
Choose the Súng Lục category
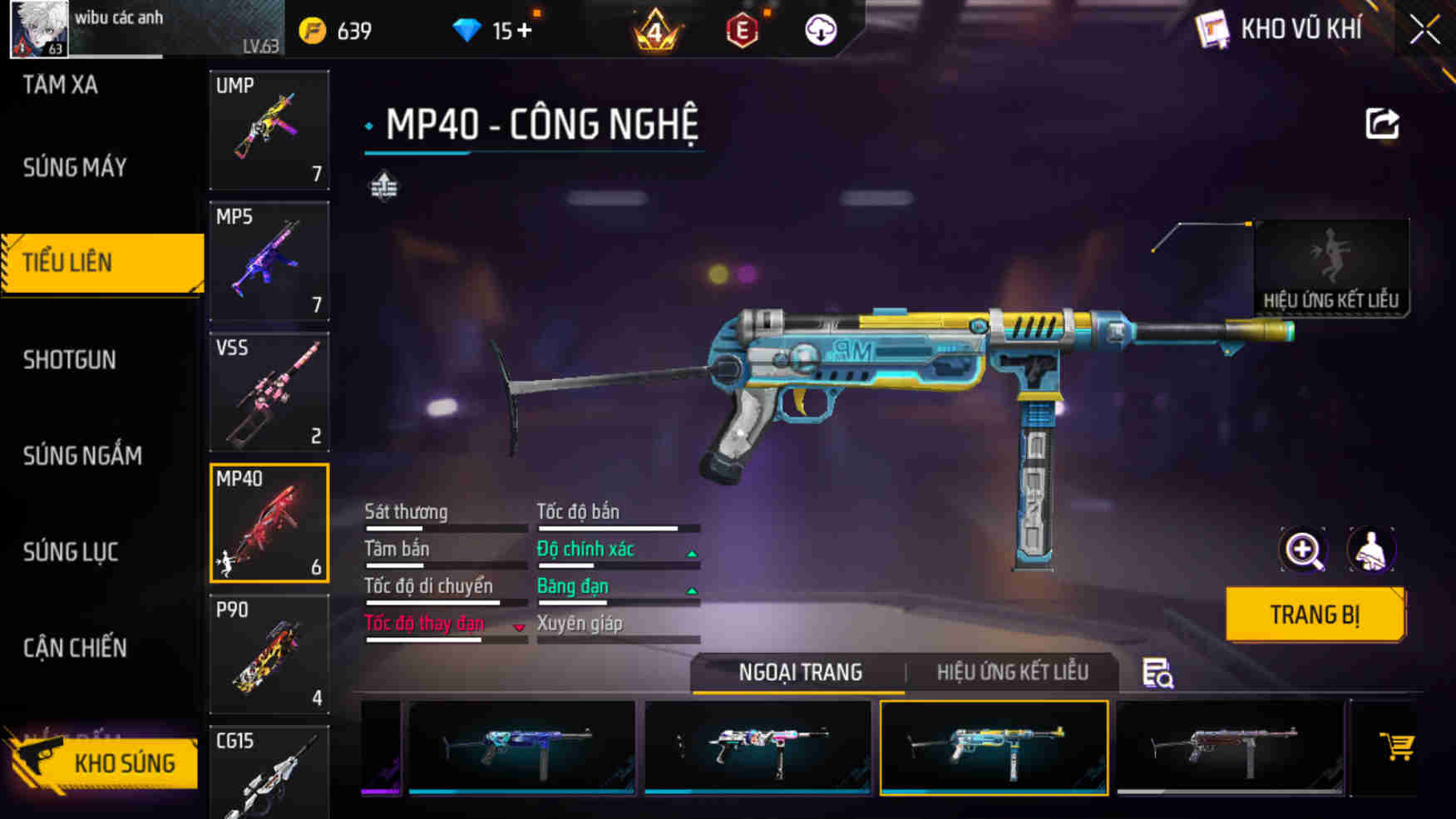tap(71, 552)
